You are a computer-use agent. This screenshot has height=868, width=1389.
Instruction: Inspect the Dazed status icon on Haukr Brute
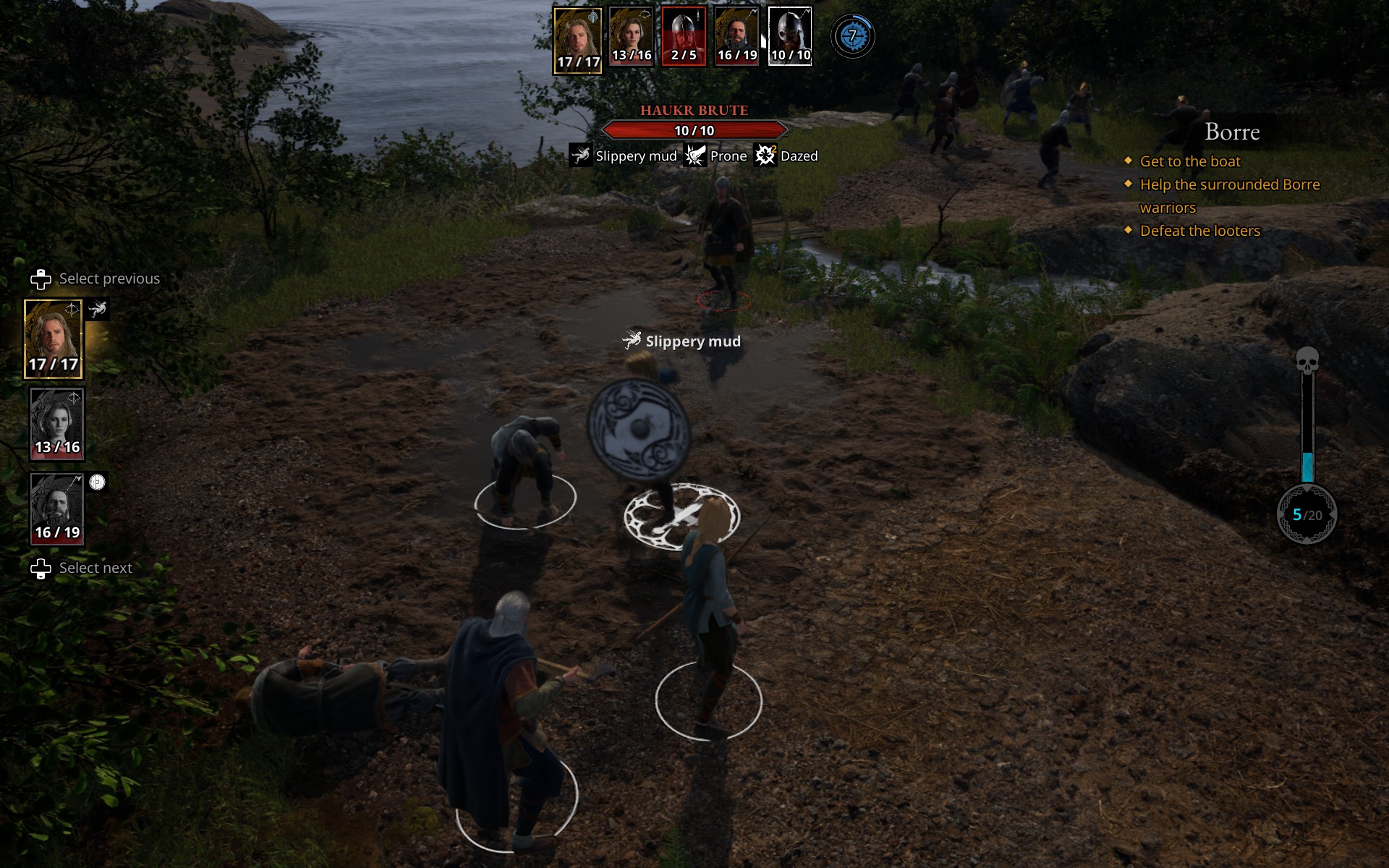click(765, 156)
